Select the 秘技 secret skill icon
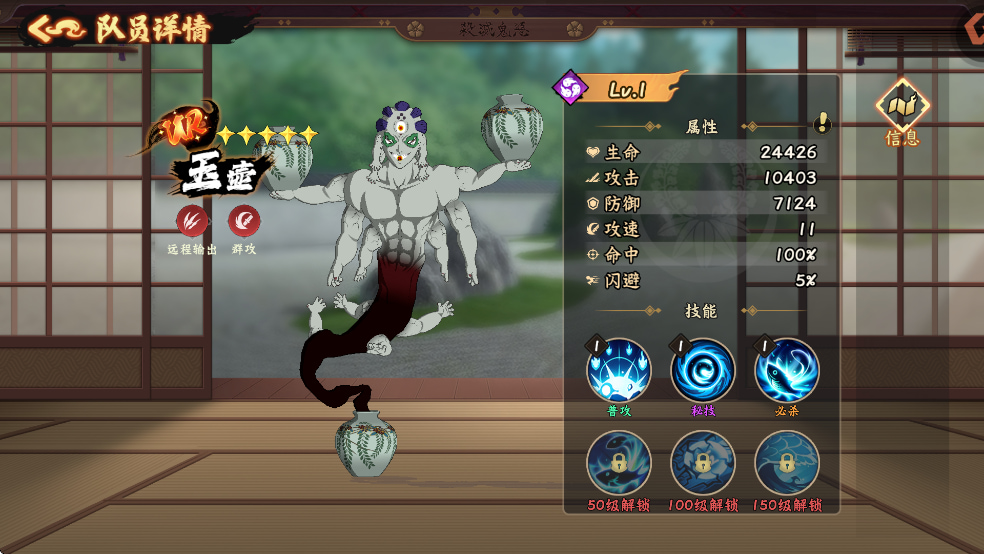 702,371
